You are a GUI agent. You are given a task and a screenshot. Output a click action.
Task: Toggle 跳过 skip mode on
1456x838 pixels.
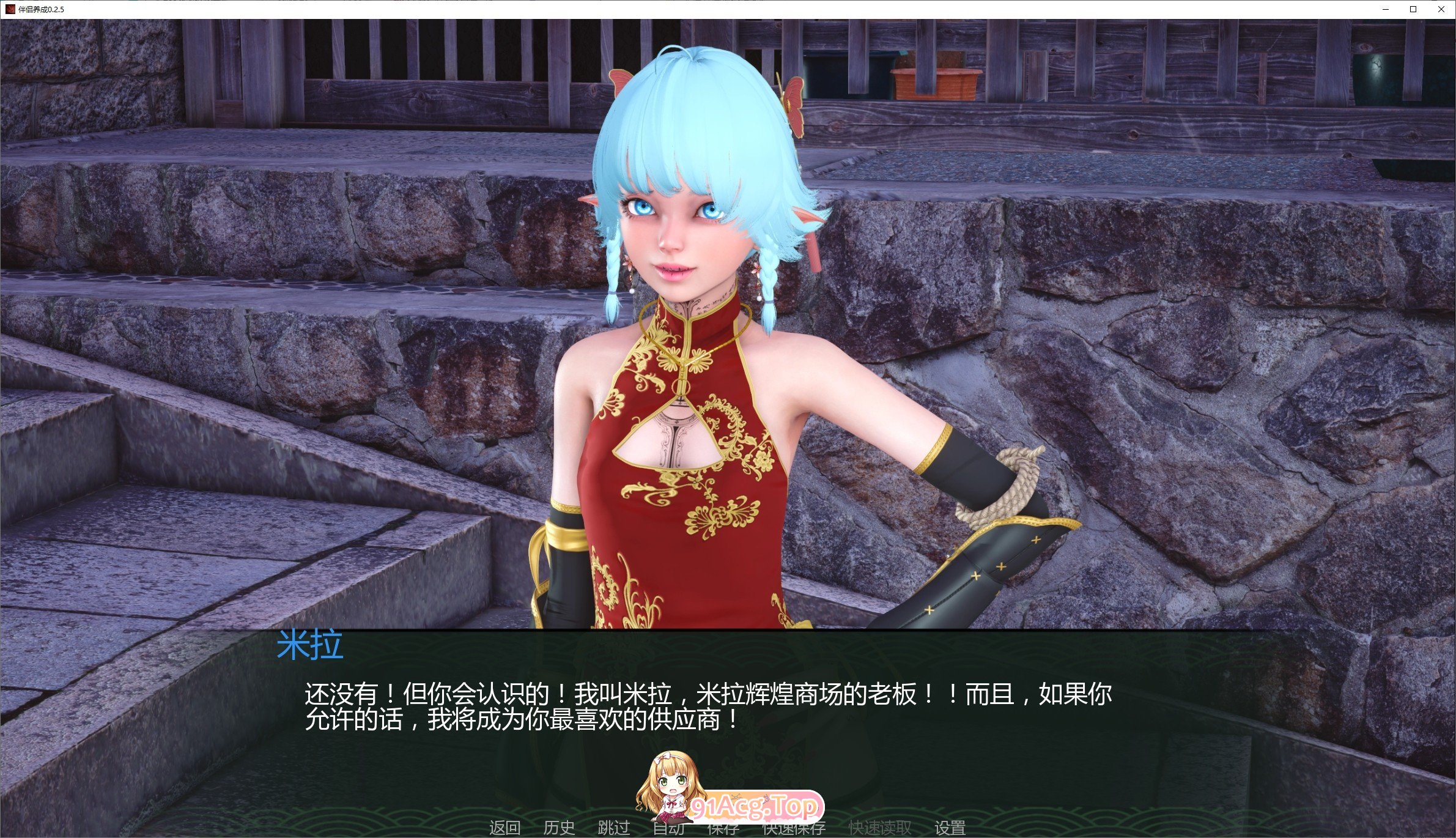pyautogui.click(x=613, y=829)
